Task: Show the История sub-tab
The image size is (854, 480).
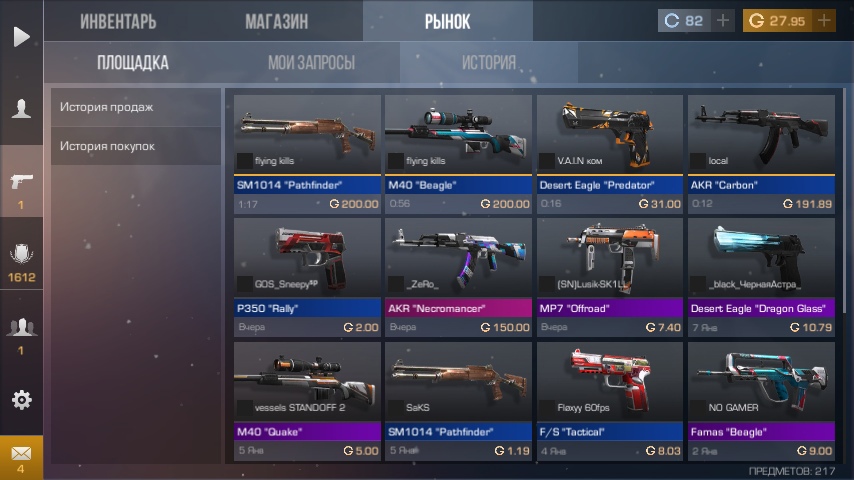Action: tap(488, 63)
